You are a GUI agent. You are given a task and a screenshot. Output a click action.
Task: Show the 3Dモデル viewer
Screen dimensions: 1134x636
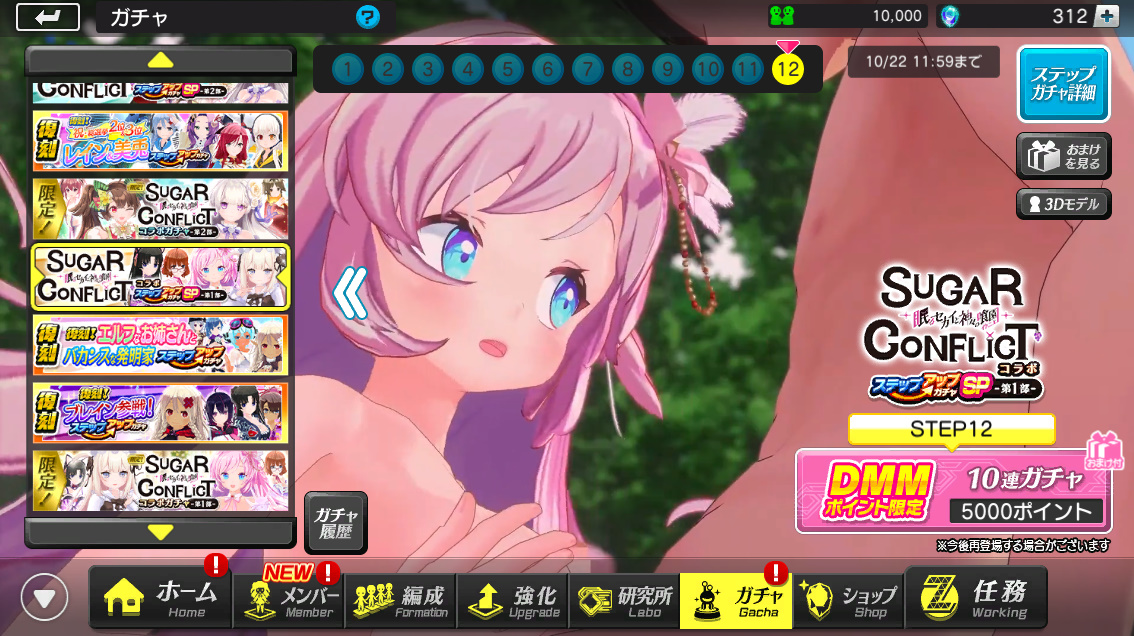(1064, 205)
